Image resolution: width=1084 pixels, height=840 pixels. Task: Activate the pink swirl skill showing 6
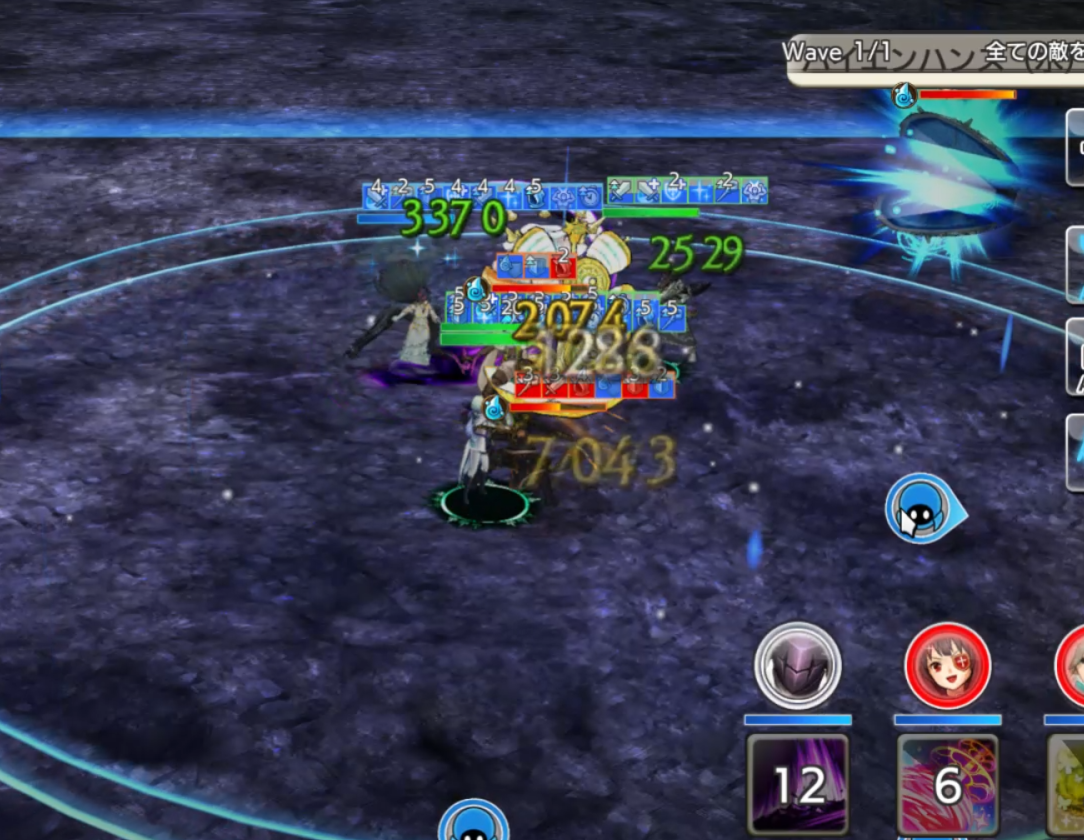pyautogui.click(x=947, y=785)
